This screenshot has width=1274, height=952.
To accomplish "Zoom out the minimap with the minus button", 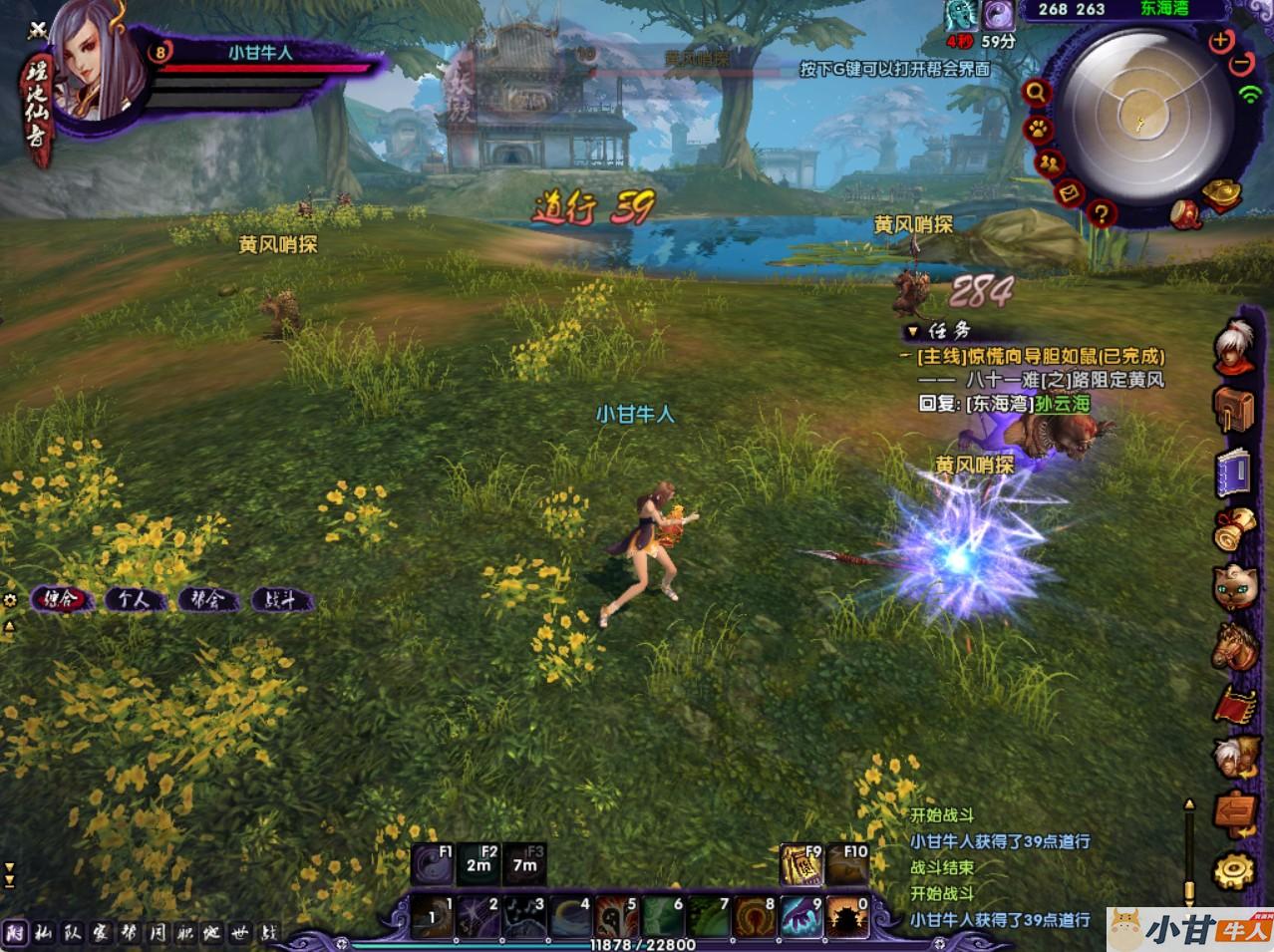I will (1241, 62).
